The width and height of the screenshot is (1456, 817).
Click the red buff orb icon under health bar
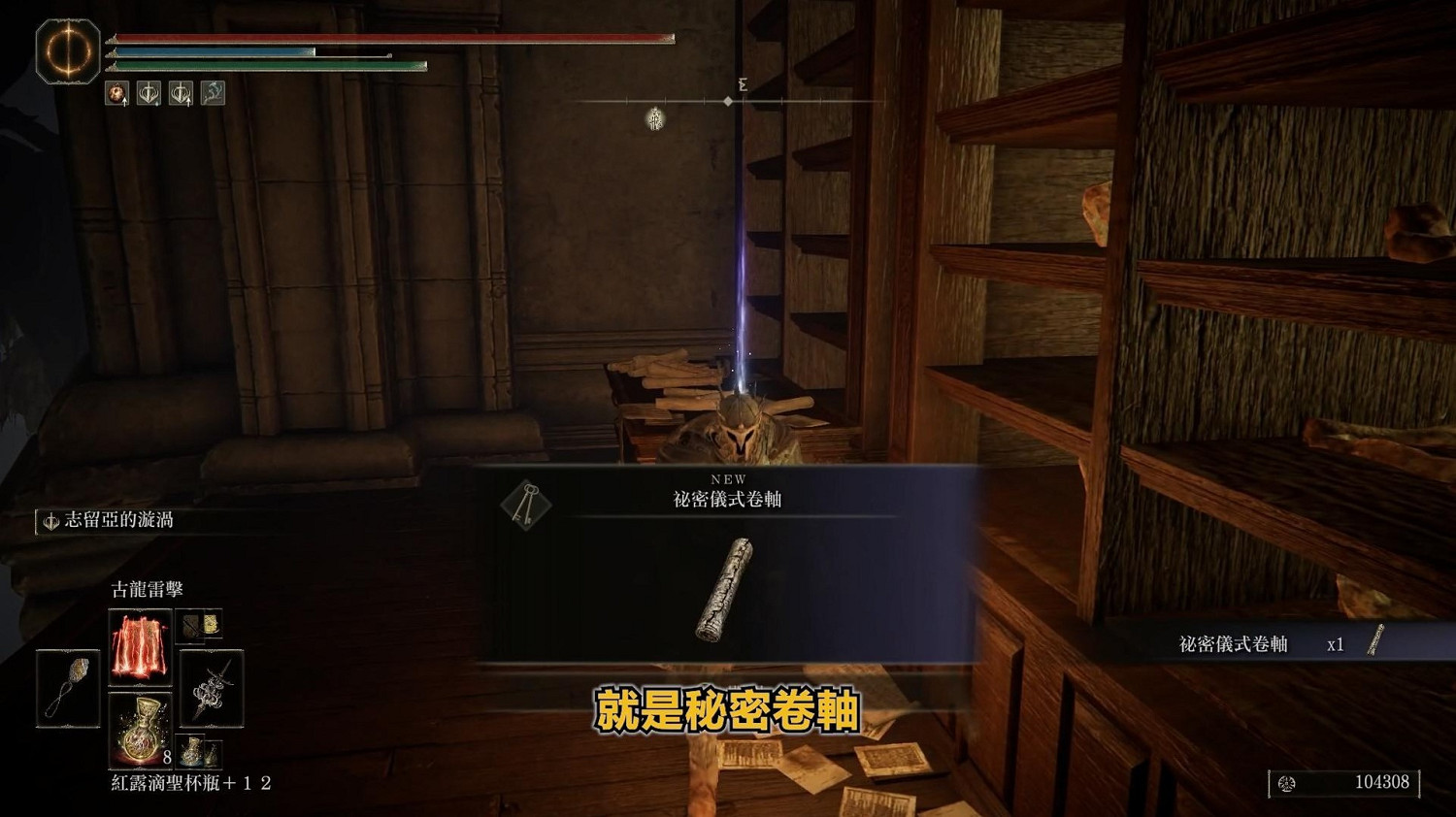point(116,94)
